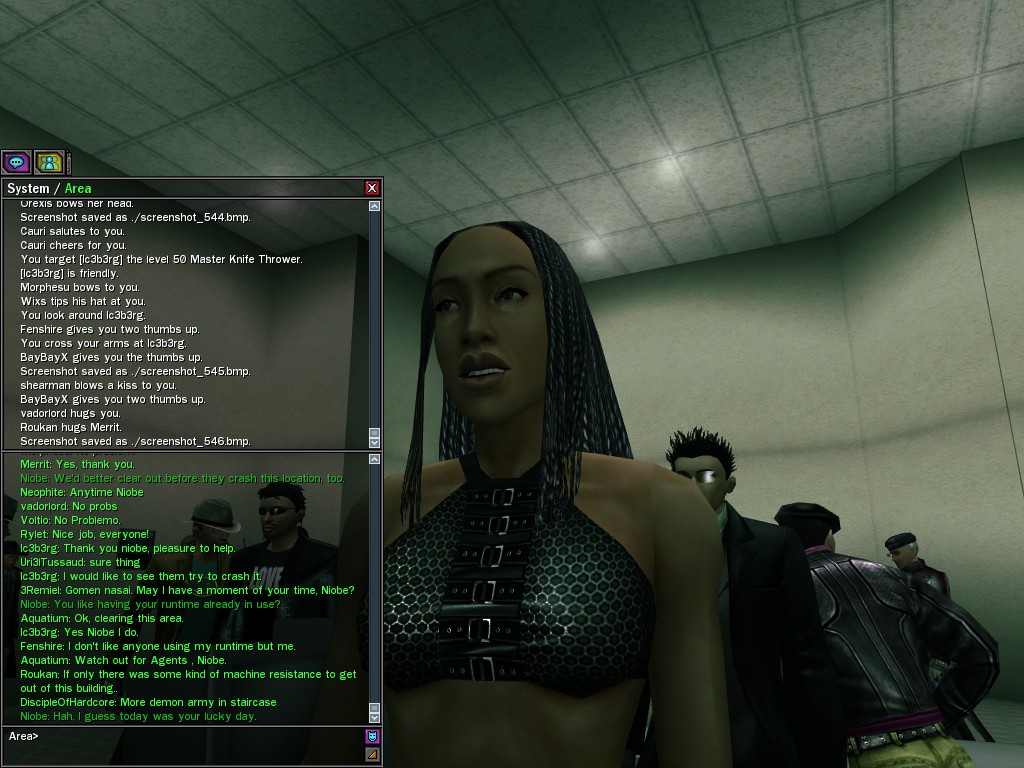Click the orange triangle chat resize button
Screen dimensions: 1024x768
pos(373,754)
